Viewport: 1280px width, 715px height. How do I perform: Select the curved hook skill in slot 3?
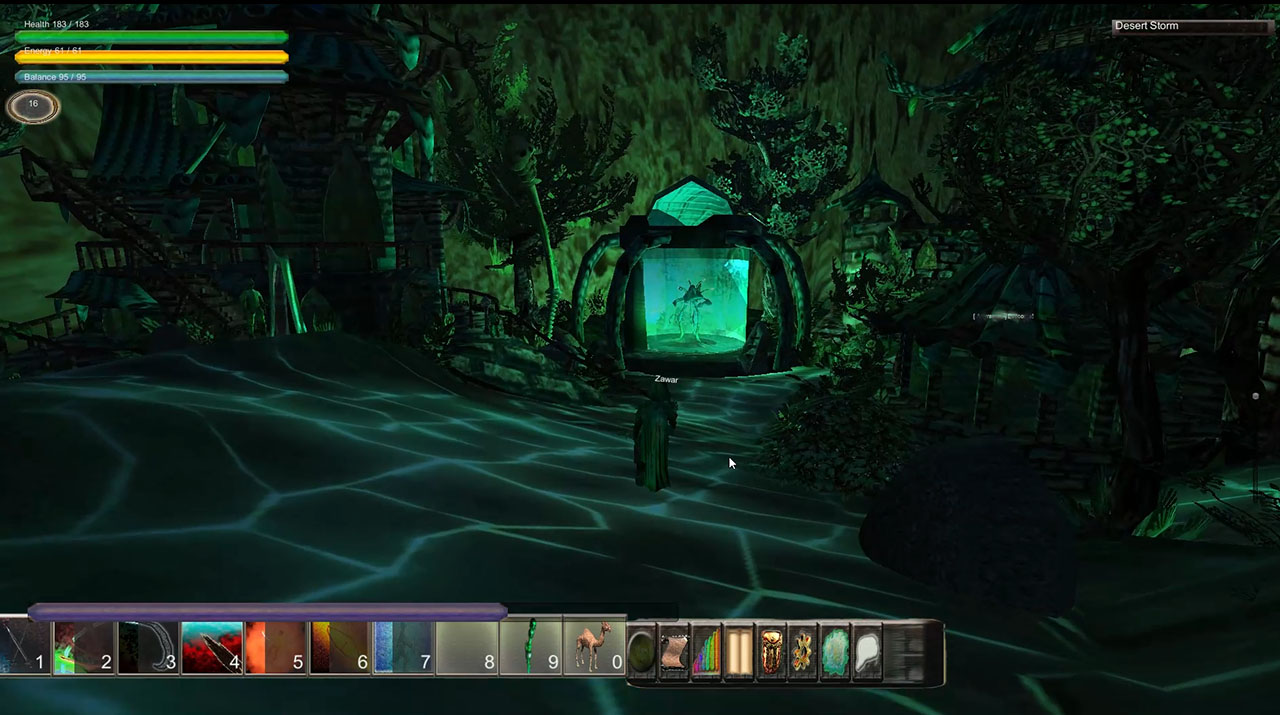pos(148,648)
